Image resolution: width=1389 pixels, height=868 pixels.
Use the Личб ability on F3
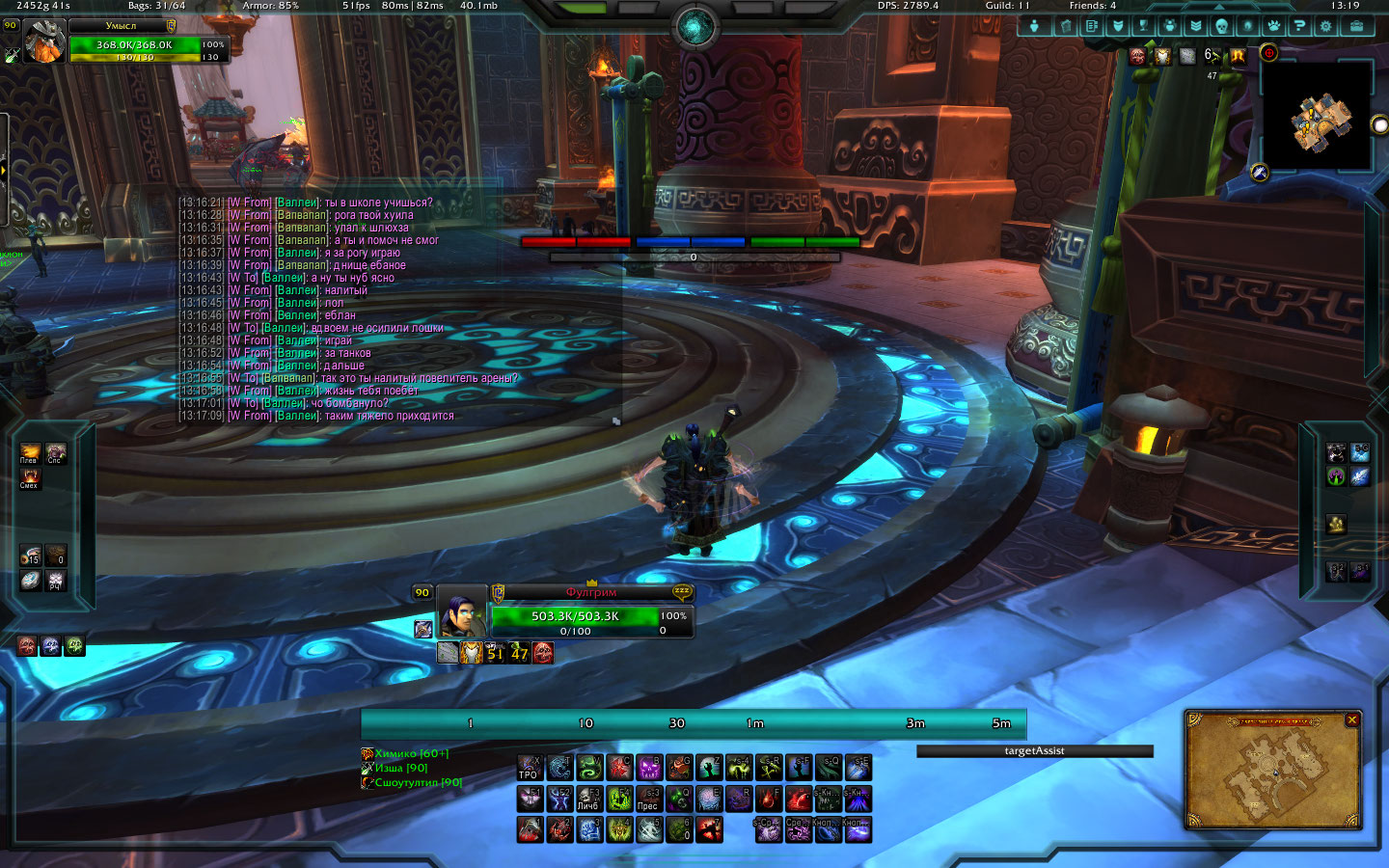588,799
